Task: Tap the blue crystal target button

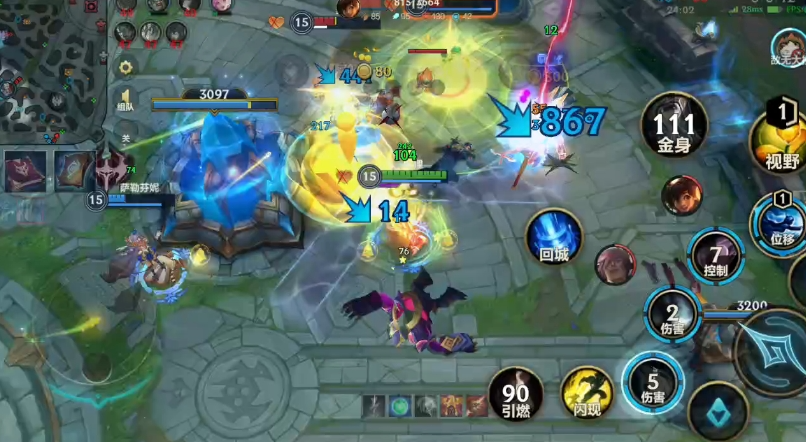Action: [716, 412]
